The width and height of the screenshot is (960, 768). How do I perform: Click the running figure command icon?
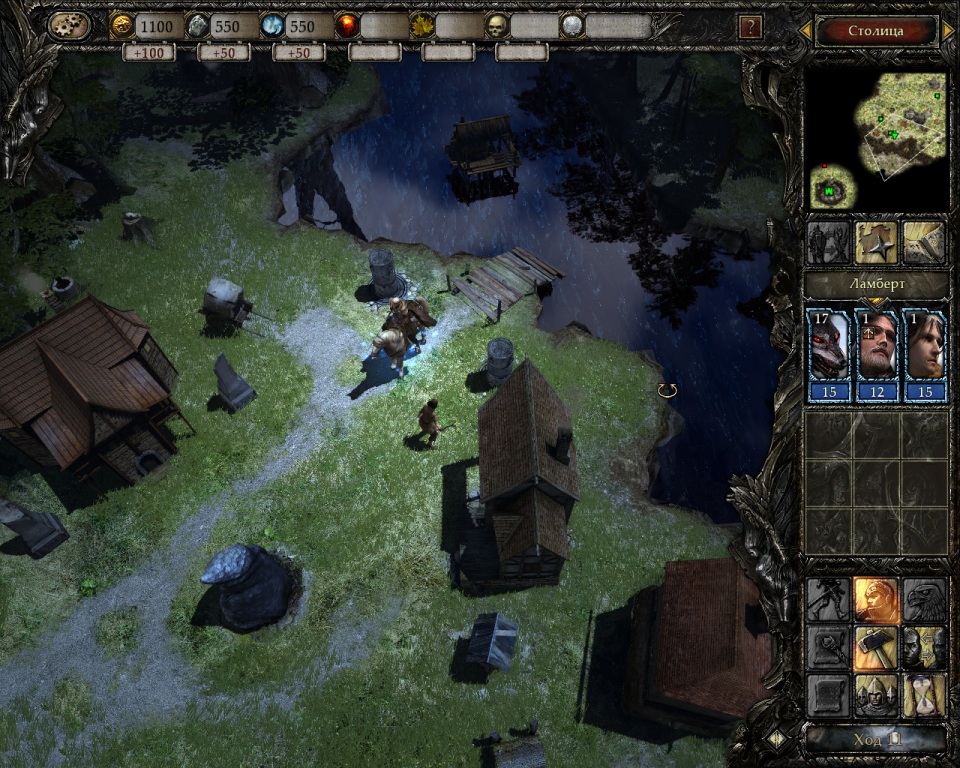828,599
